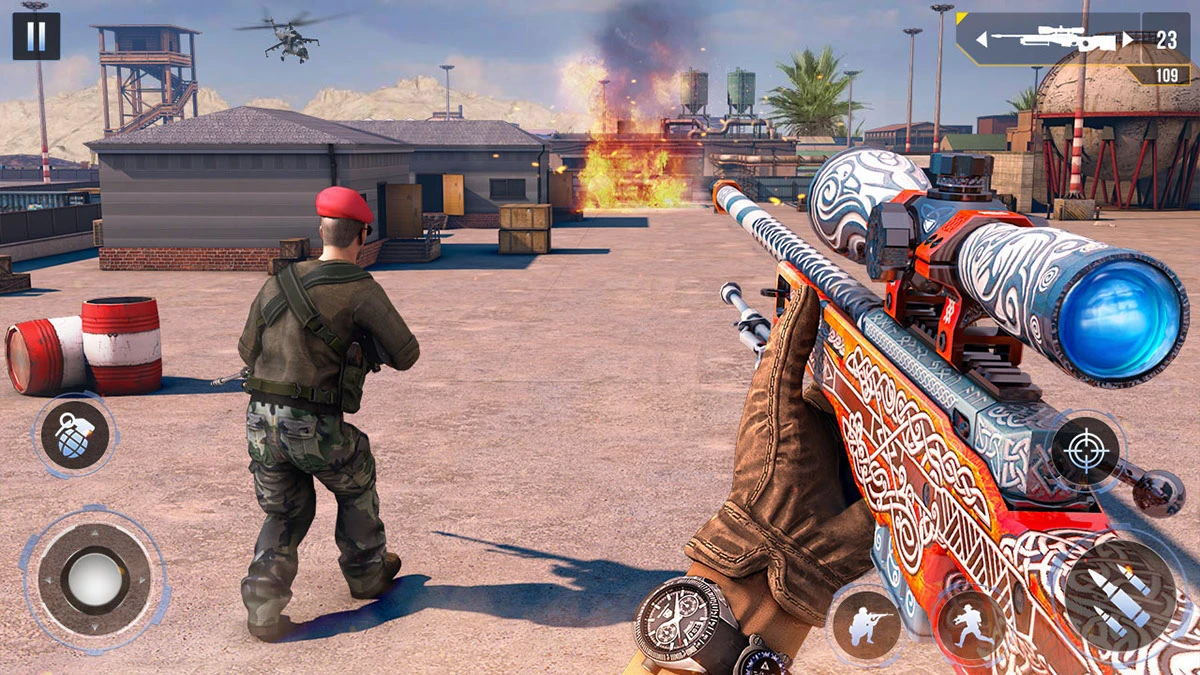1200x675 pixels.
Task: Fire with the bullets button
Action: [x=1118, y=595]
